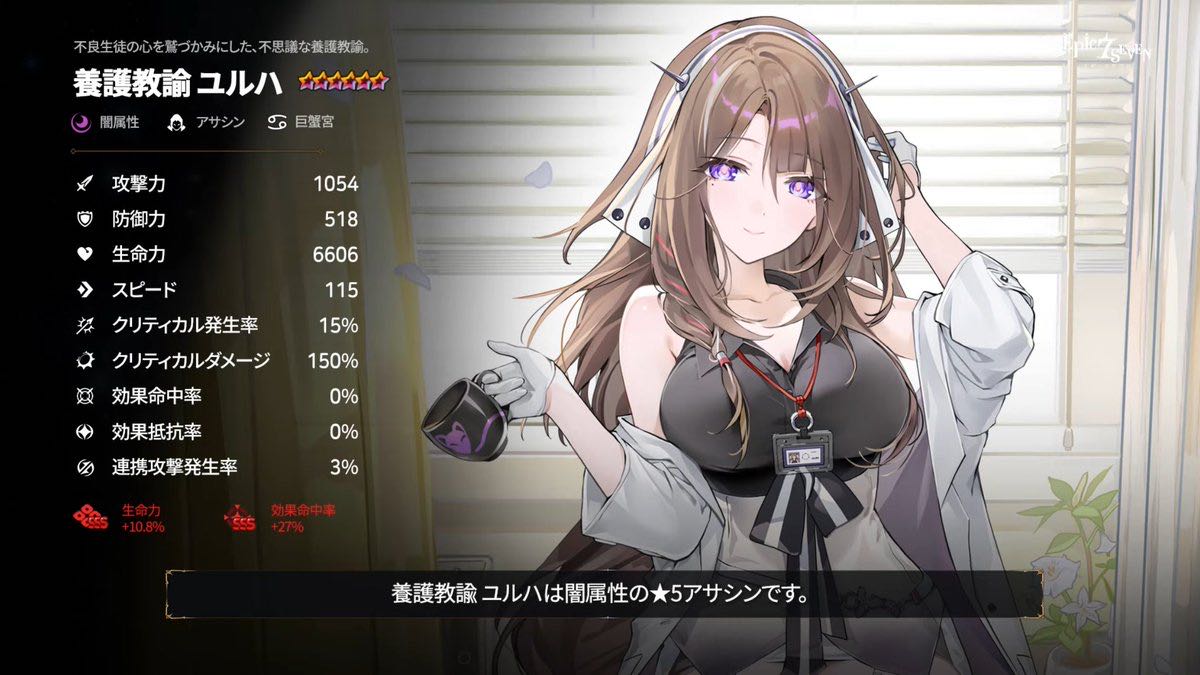Select the dark element (闇属性) icon
1200x675 pixels.
[81, 123]
